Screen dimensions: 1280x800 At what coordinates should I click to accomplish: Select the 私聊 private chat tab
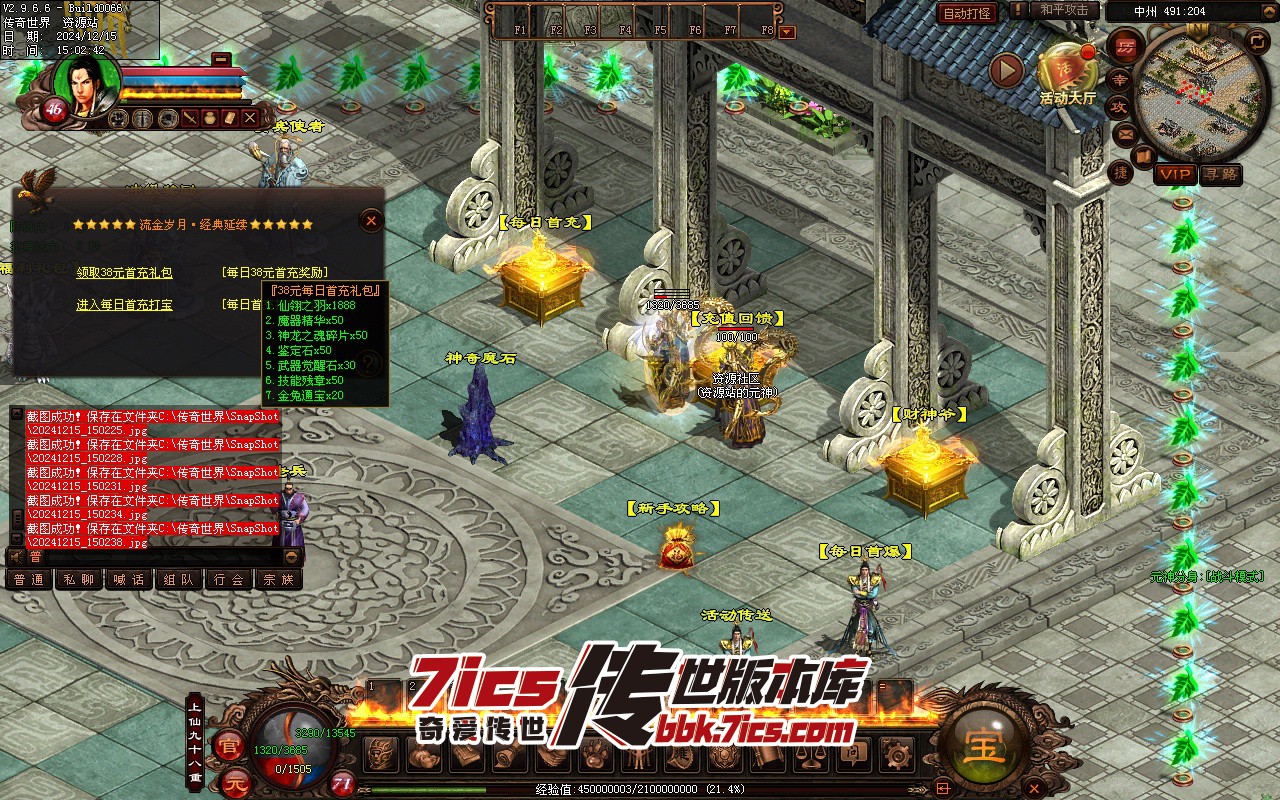pos(78,579)
